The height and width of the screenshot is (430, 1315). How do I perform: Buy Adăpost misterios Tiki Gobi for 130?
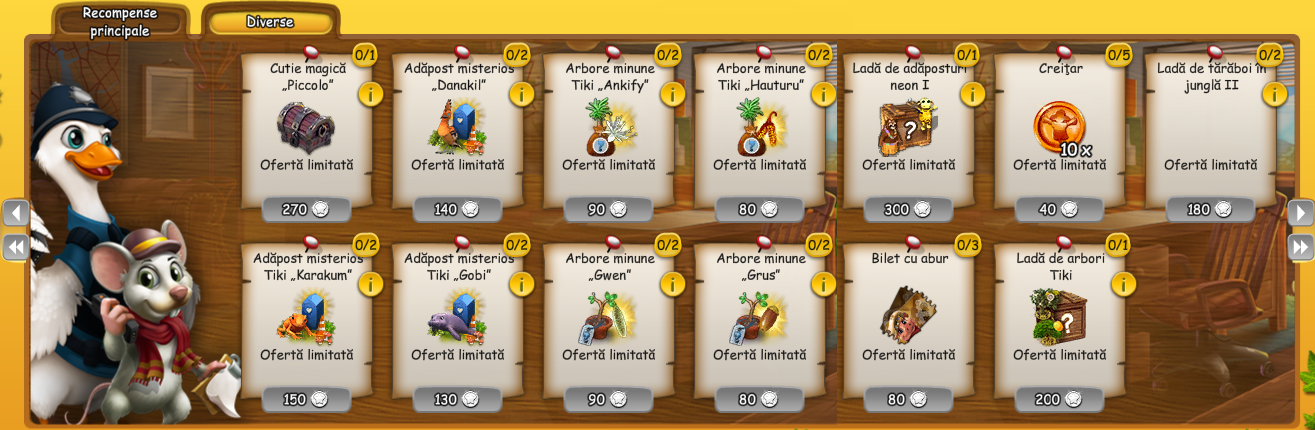[x=458, y=399]
